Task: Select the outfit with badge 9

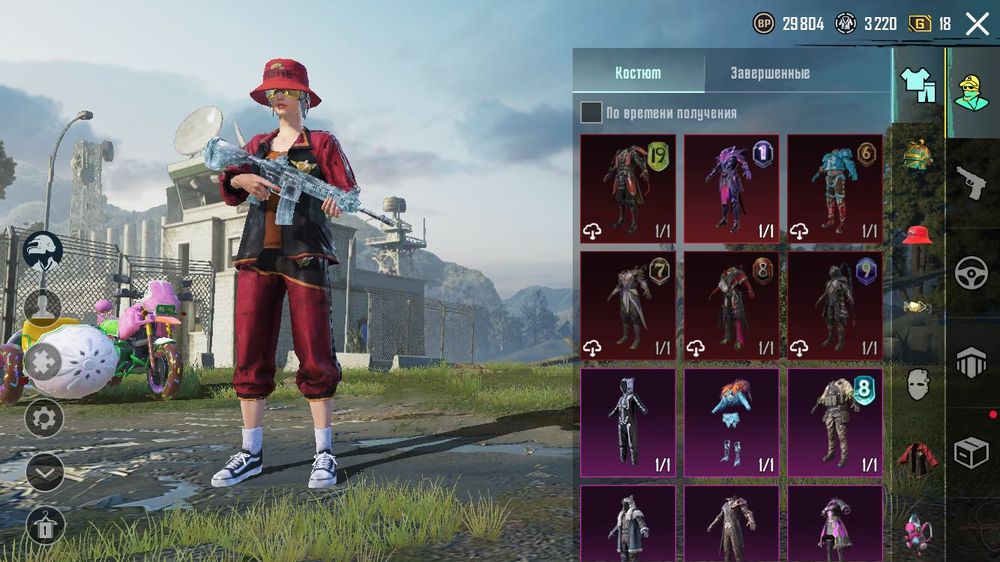Action: [835, 305]
